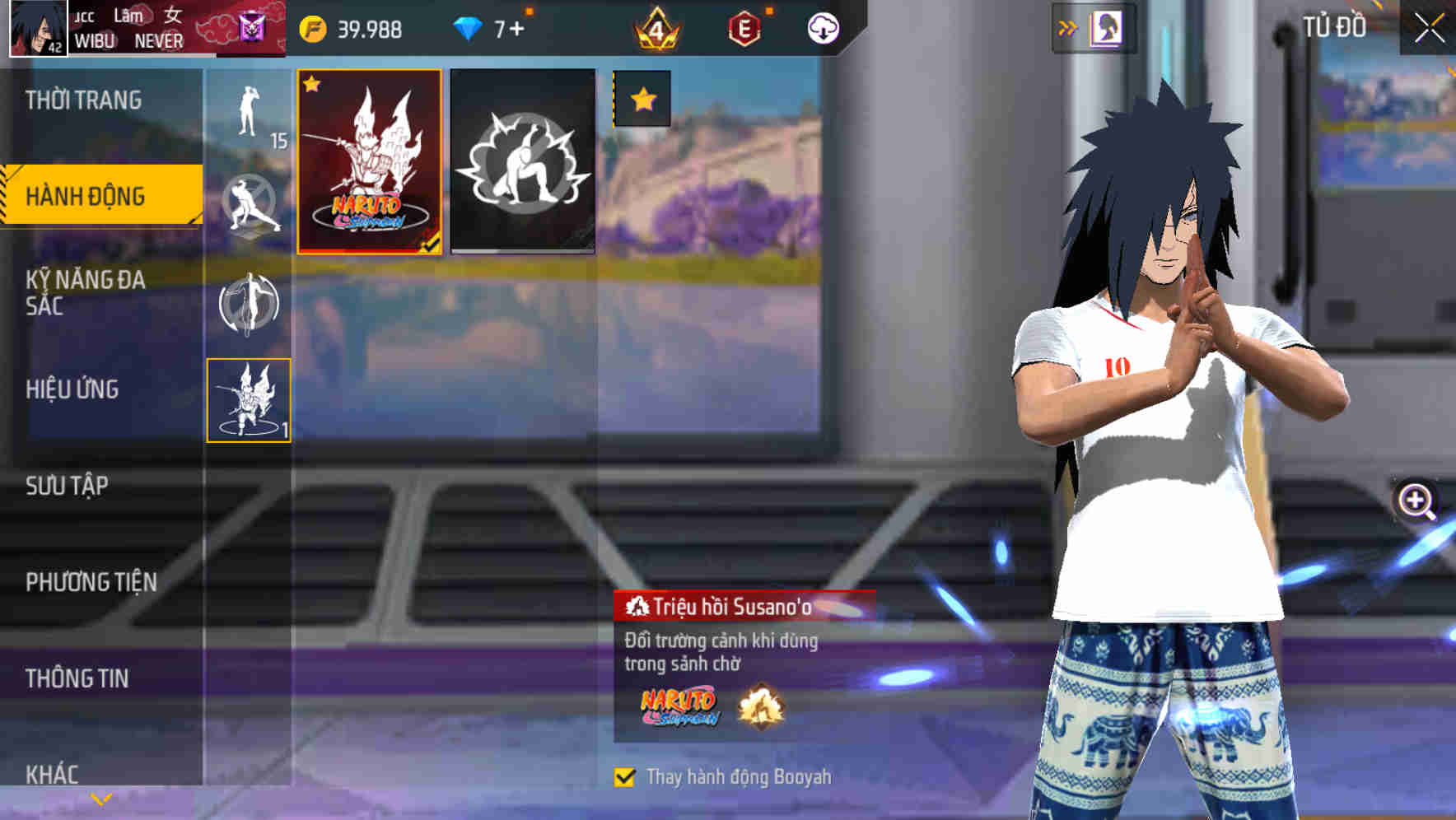This screenshot has height=820, width=1456.
Task: Select the Naruto Shippuden emote thumbnail
Action: click(x=368, y=162)
